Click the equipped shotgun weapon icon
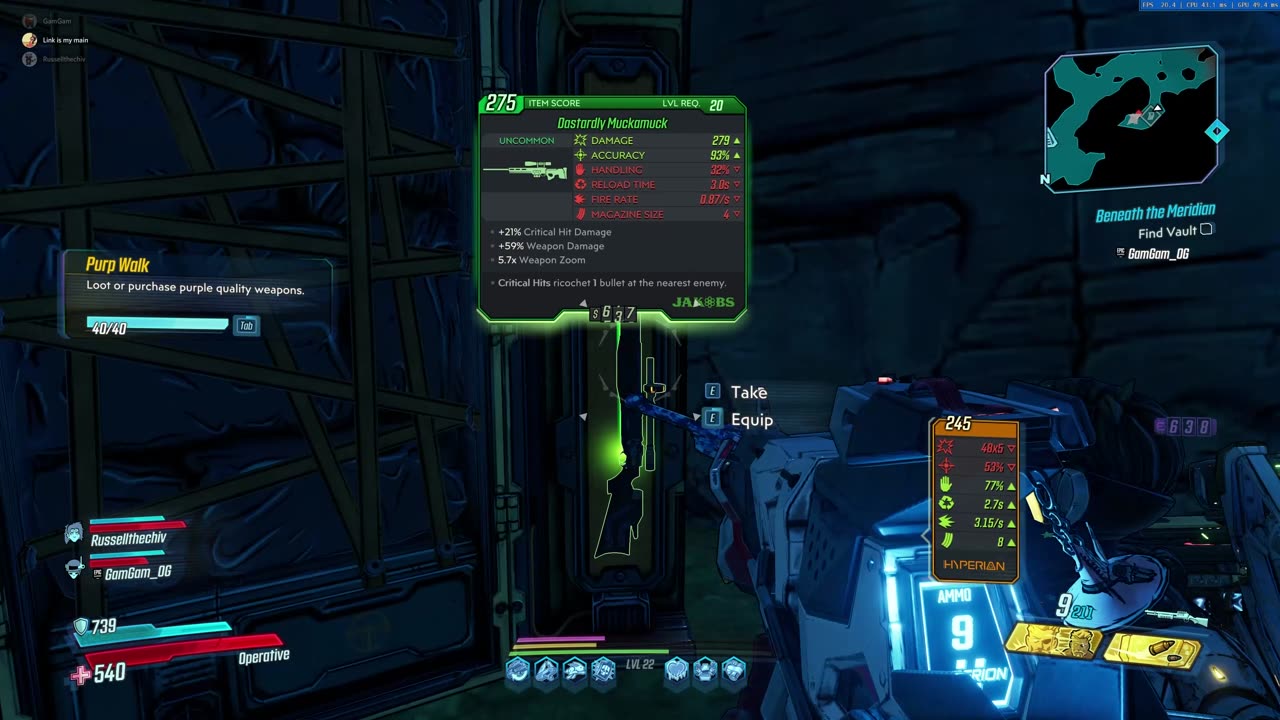 pos(1178,616)
